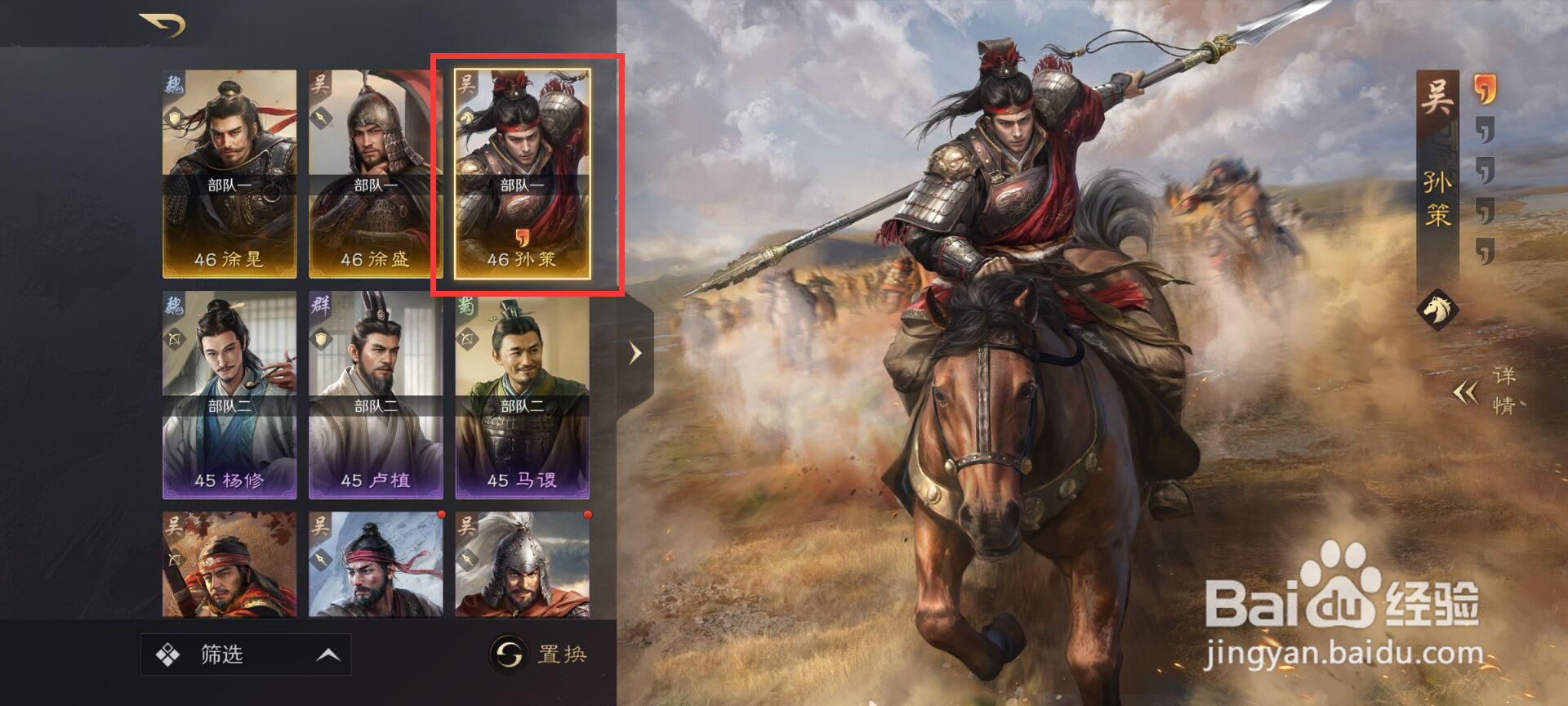Click the orange rank quote icon on the right sidebar
The width and height of the screenshot is (1568, 706).
pos(1484,88)
